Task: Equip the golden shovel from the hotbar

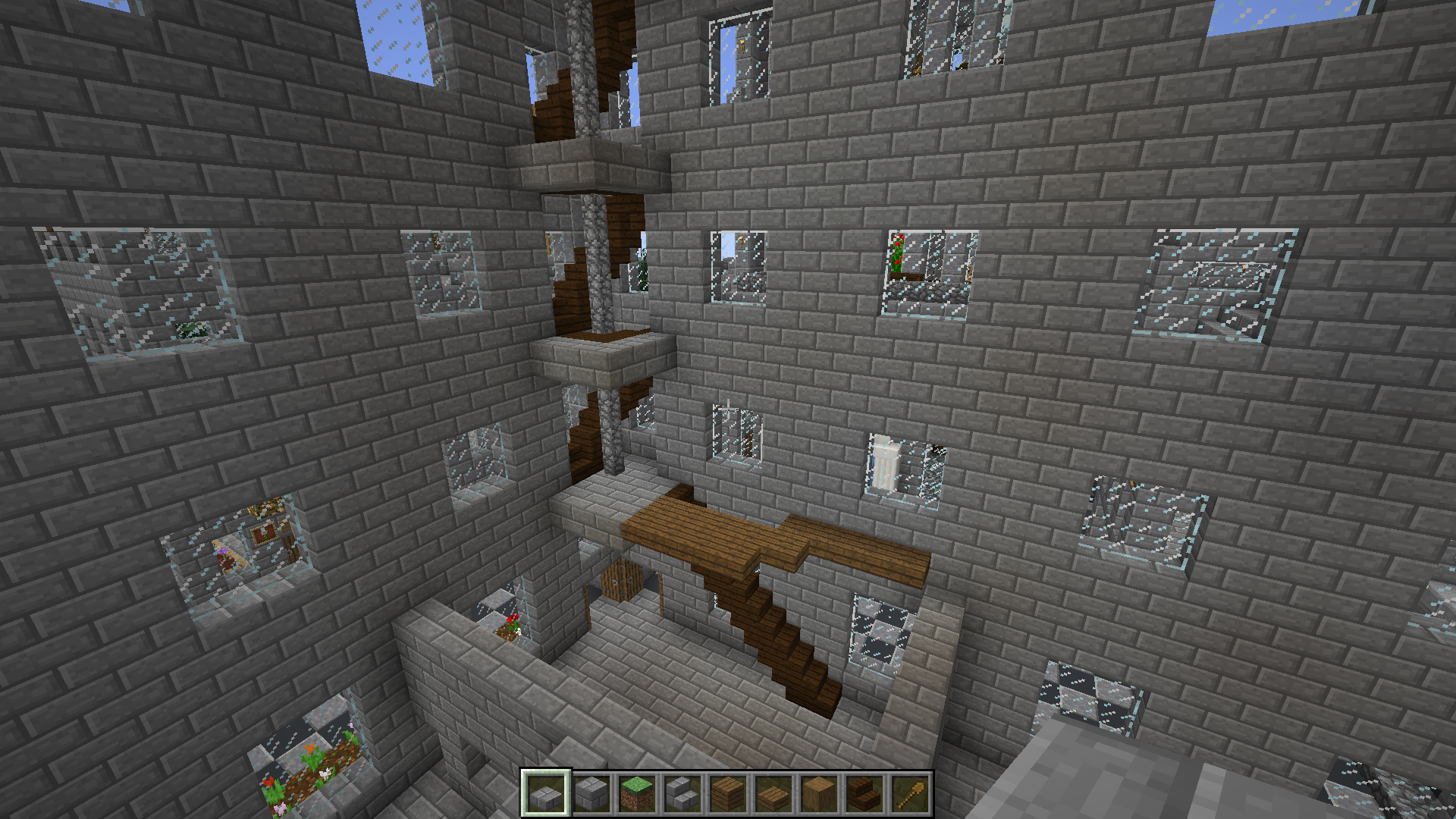Action: [x=910, y=793]
